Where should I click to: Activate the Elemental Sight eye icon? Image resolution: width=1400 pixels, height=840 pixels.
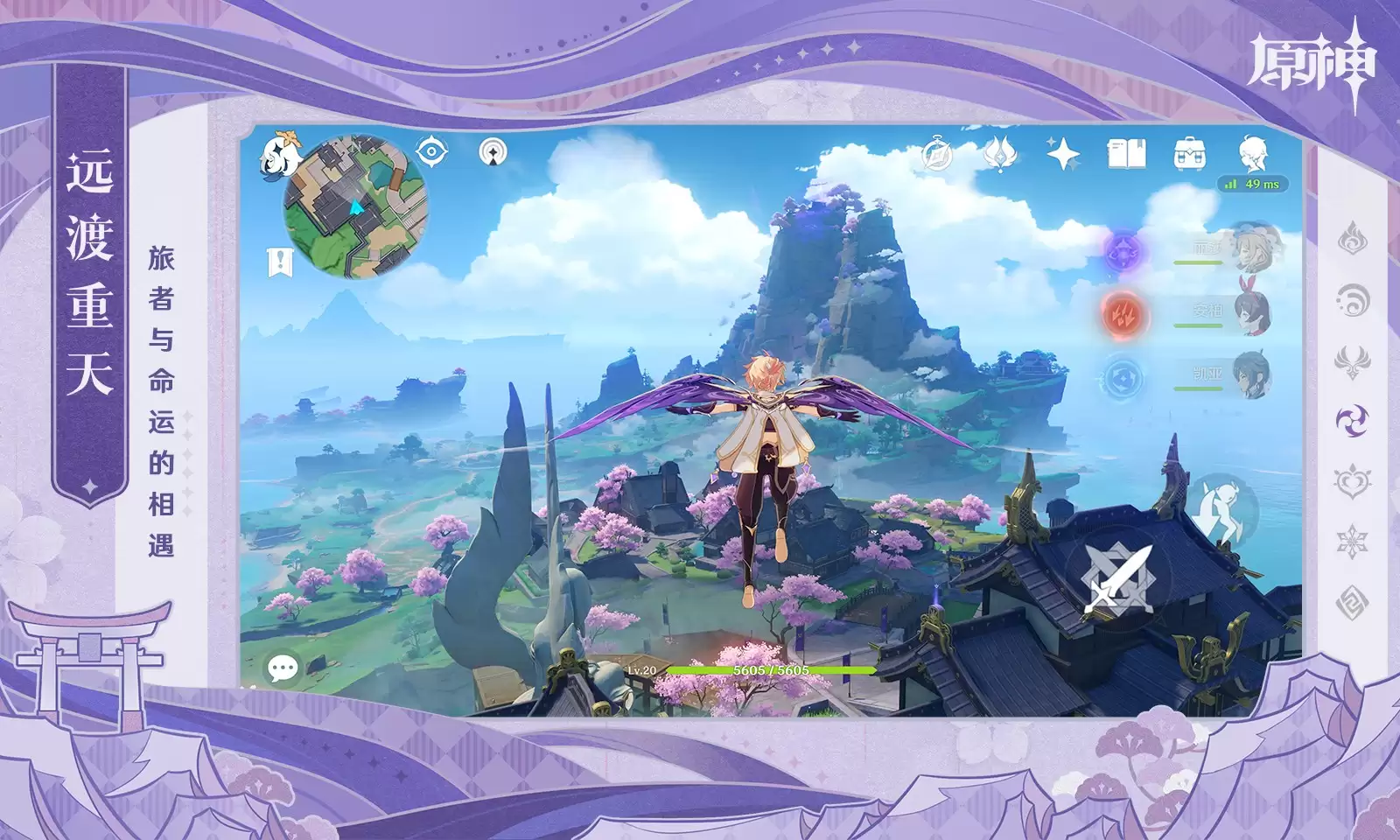click(431, 151)
